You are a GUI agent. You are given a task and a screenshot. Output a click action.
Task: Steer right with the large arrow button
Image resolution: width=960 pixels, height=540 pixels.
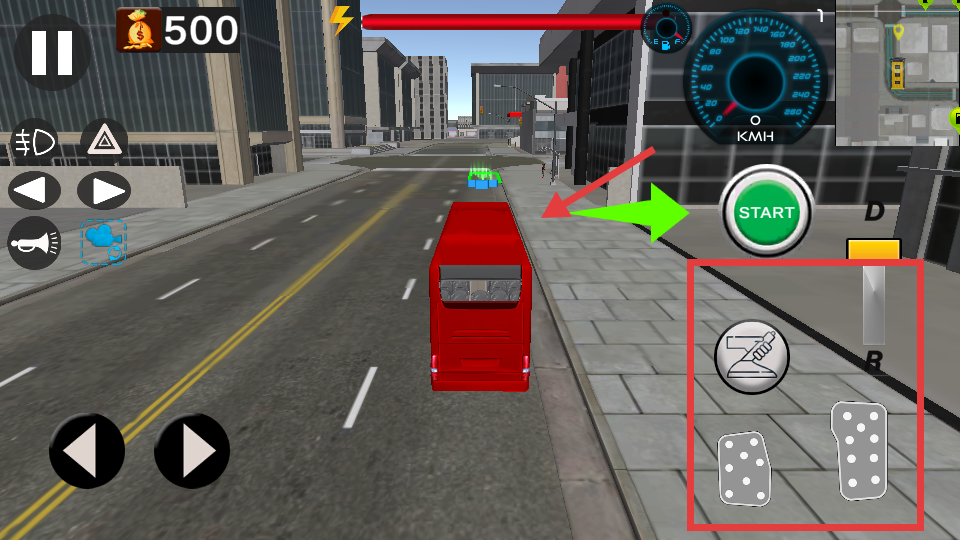click(x=192, y=451)
